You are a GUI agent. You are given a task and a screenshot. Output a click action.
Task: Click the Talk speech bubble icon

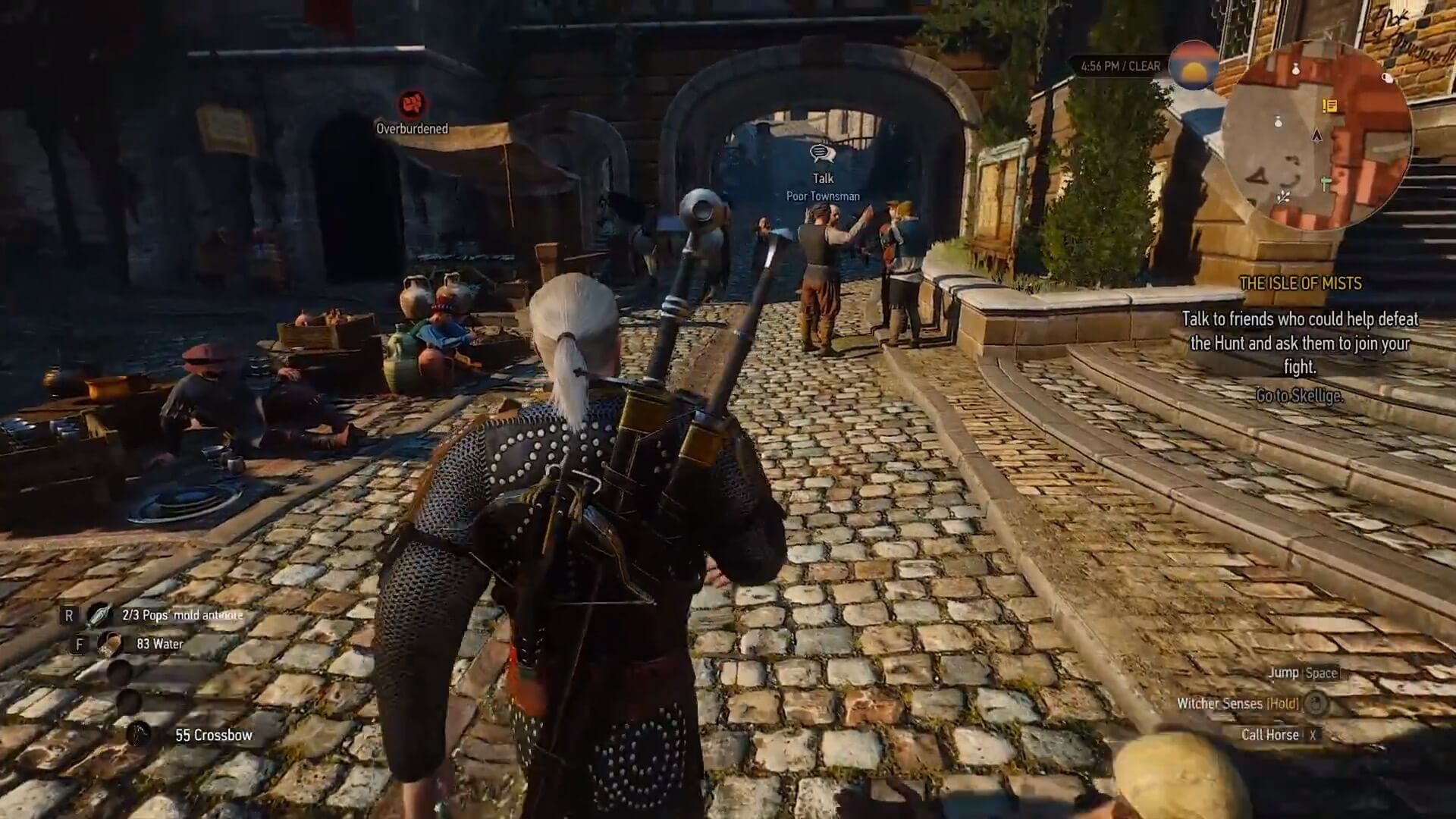822,154
